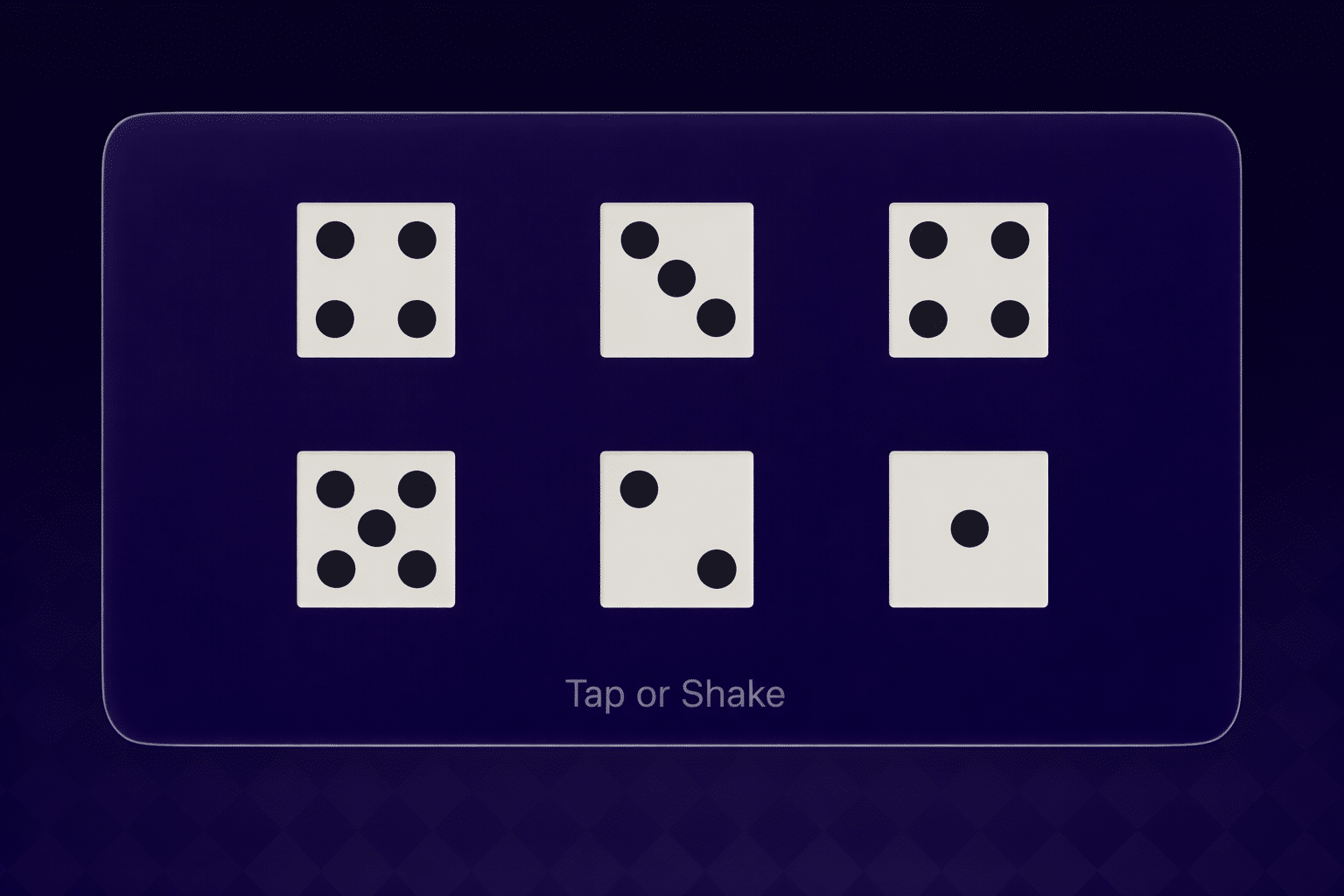Tap the rounded border of the dice panel
The width and height of the screenshot is (1344, 896).
(672, 114)
